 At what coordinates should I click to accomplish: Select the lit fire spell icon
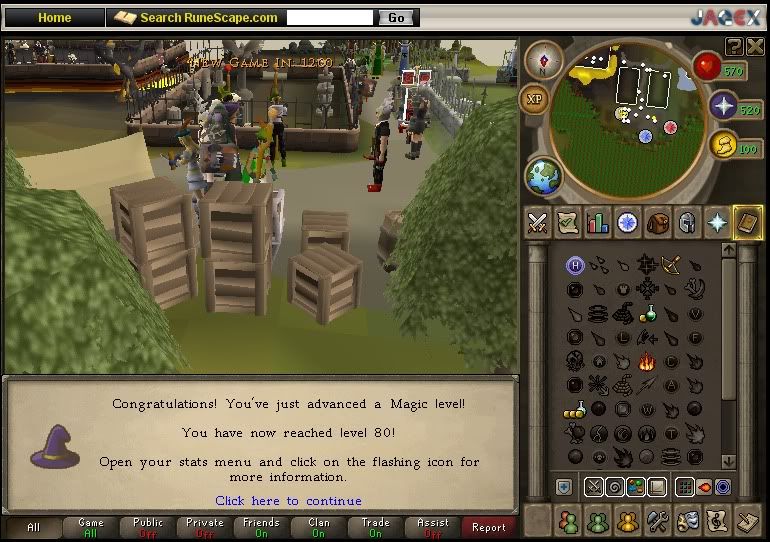645,362
